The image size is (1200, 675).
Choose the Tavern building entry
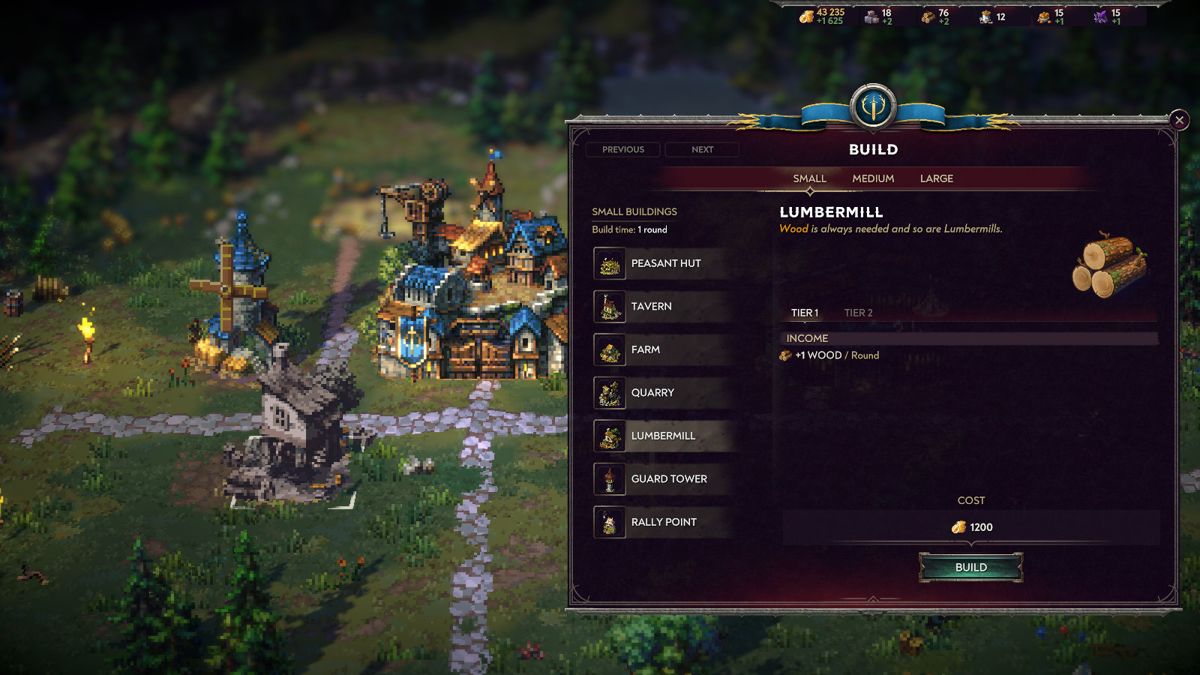point(661,307)
